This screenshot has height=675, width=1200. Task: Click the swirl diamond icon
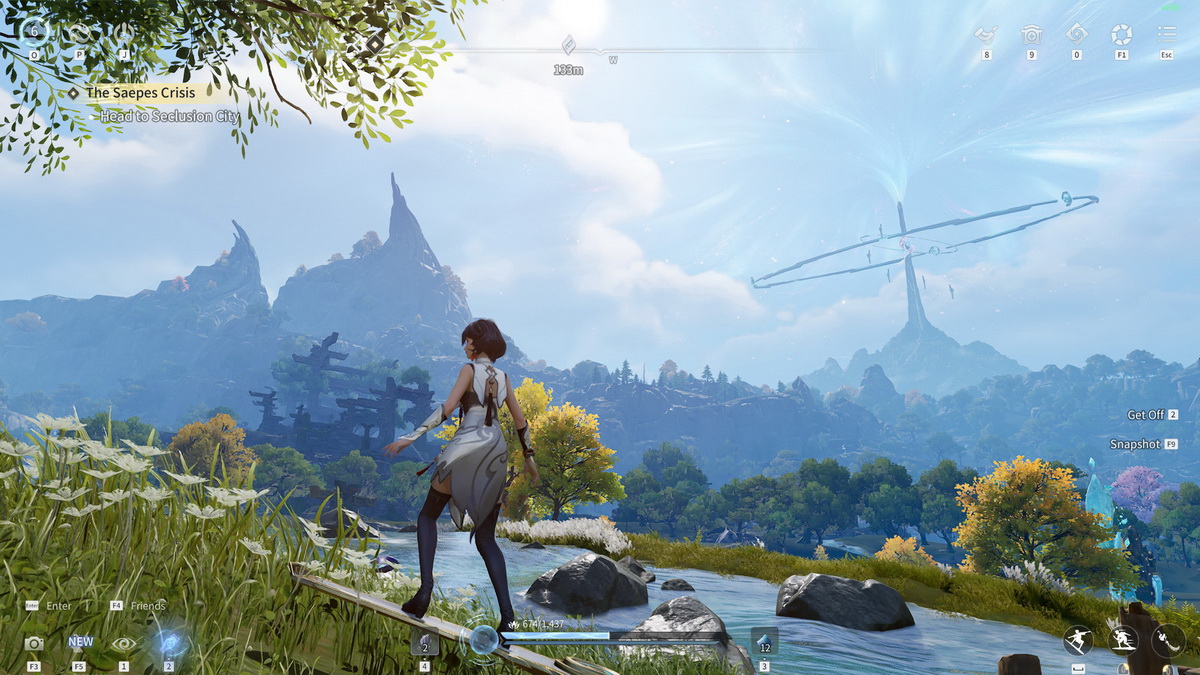coord(1076,34)
